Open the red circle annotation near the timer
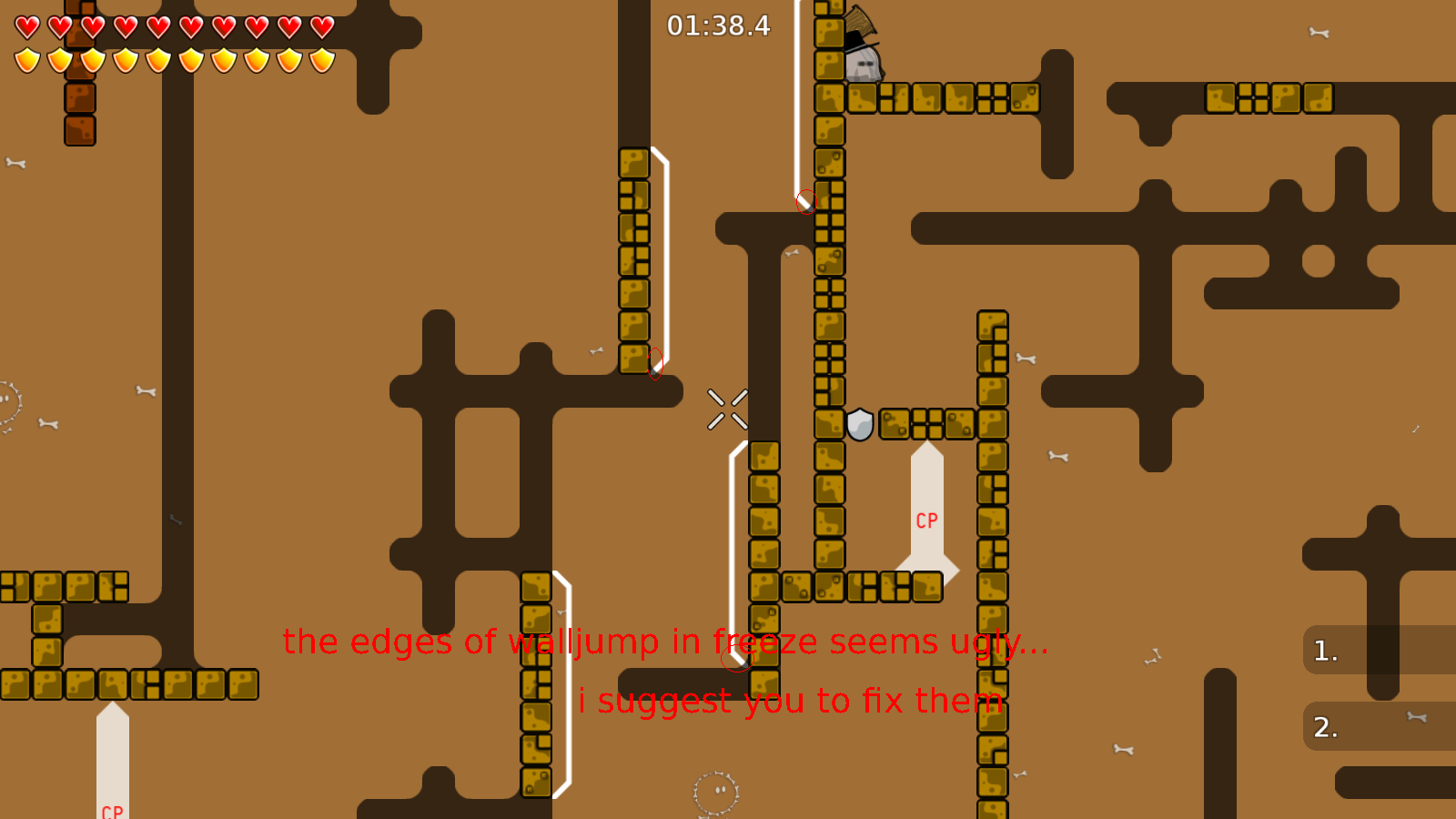The width and height of the screenshot is (1456, 819). (x=804, y=201)
